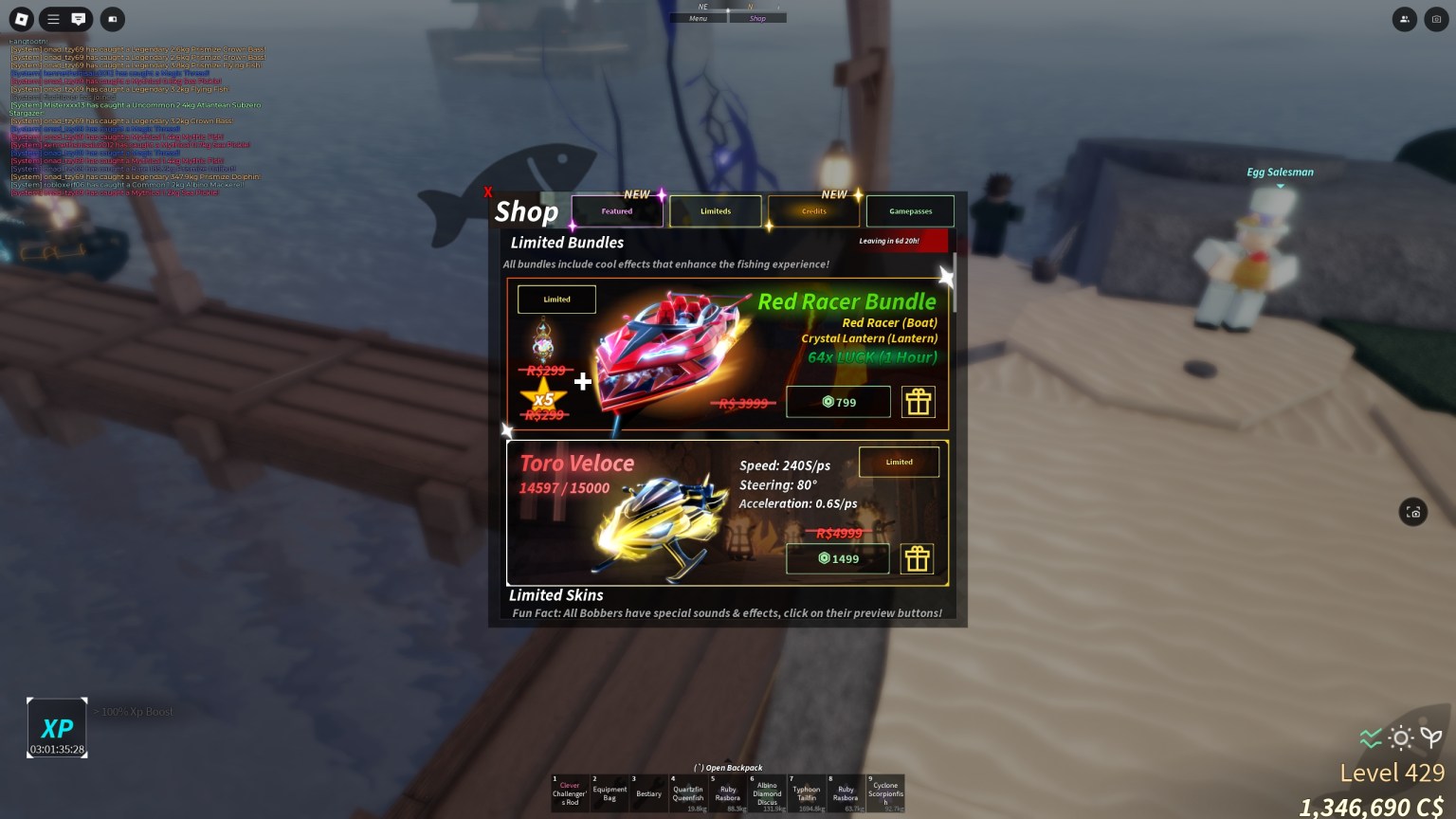
Task: Click the gift icon on Toro Veloce
Action: [x=917, y=558]
